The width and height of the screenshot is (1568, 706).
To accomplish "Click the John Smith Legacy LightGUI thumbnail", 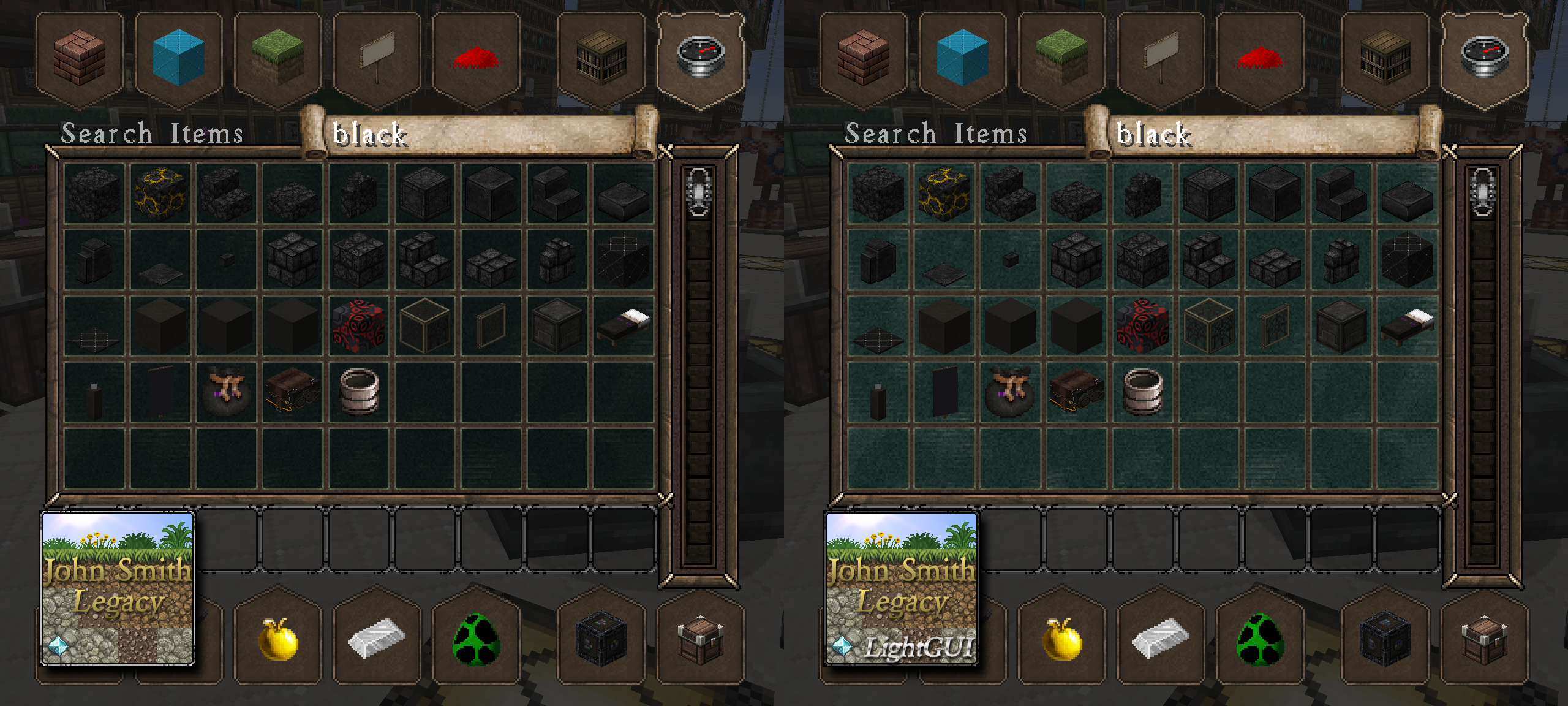I will [902, 588].
